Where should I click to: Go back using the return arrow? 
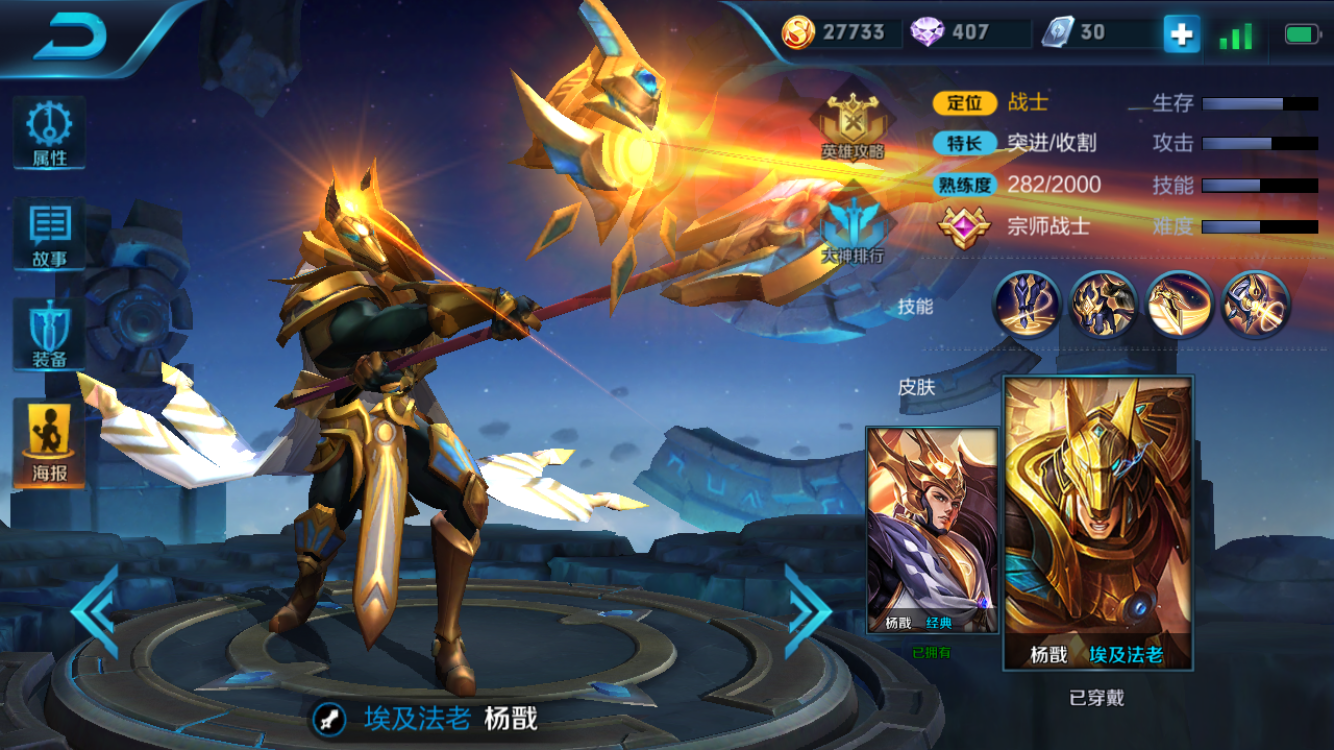(70, 37)
